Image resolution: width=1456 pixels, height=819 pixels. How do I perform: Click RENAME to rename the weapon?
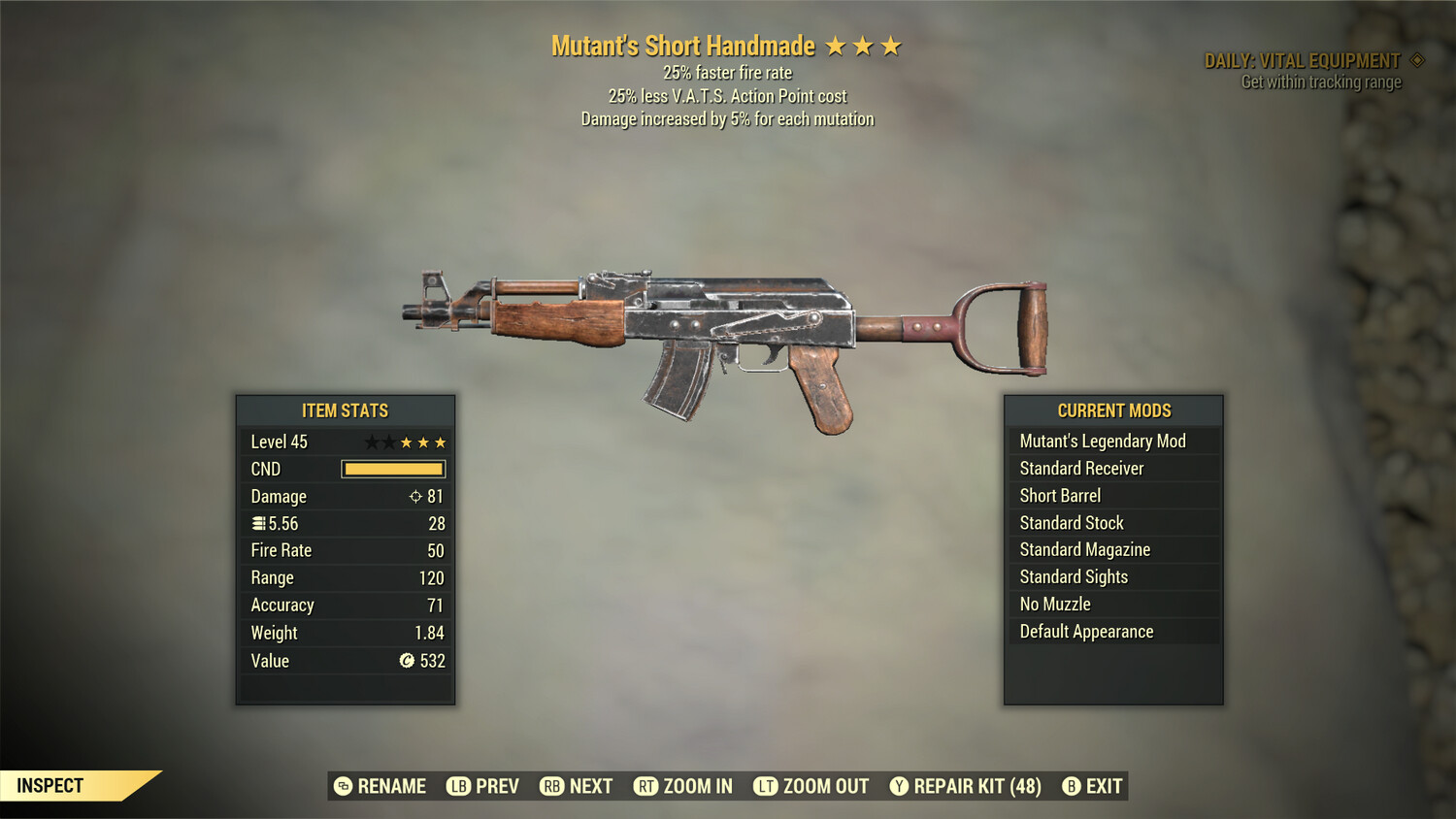click(x=391, y=786)
